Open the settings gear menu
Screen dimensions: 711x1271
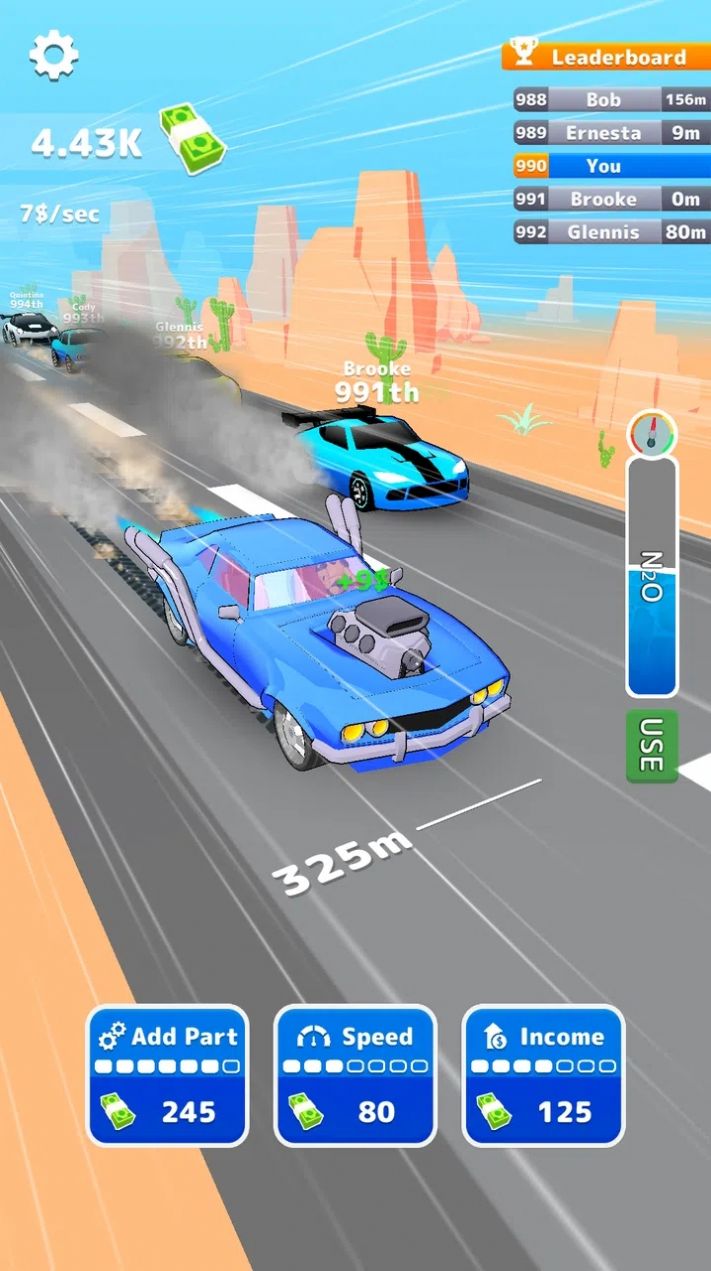(53, 55)
